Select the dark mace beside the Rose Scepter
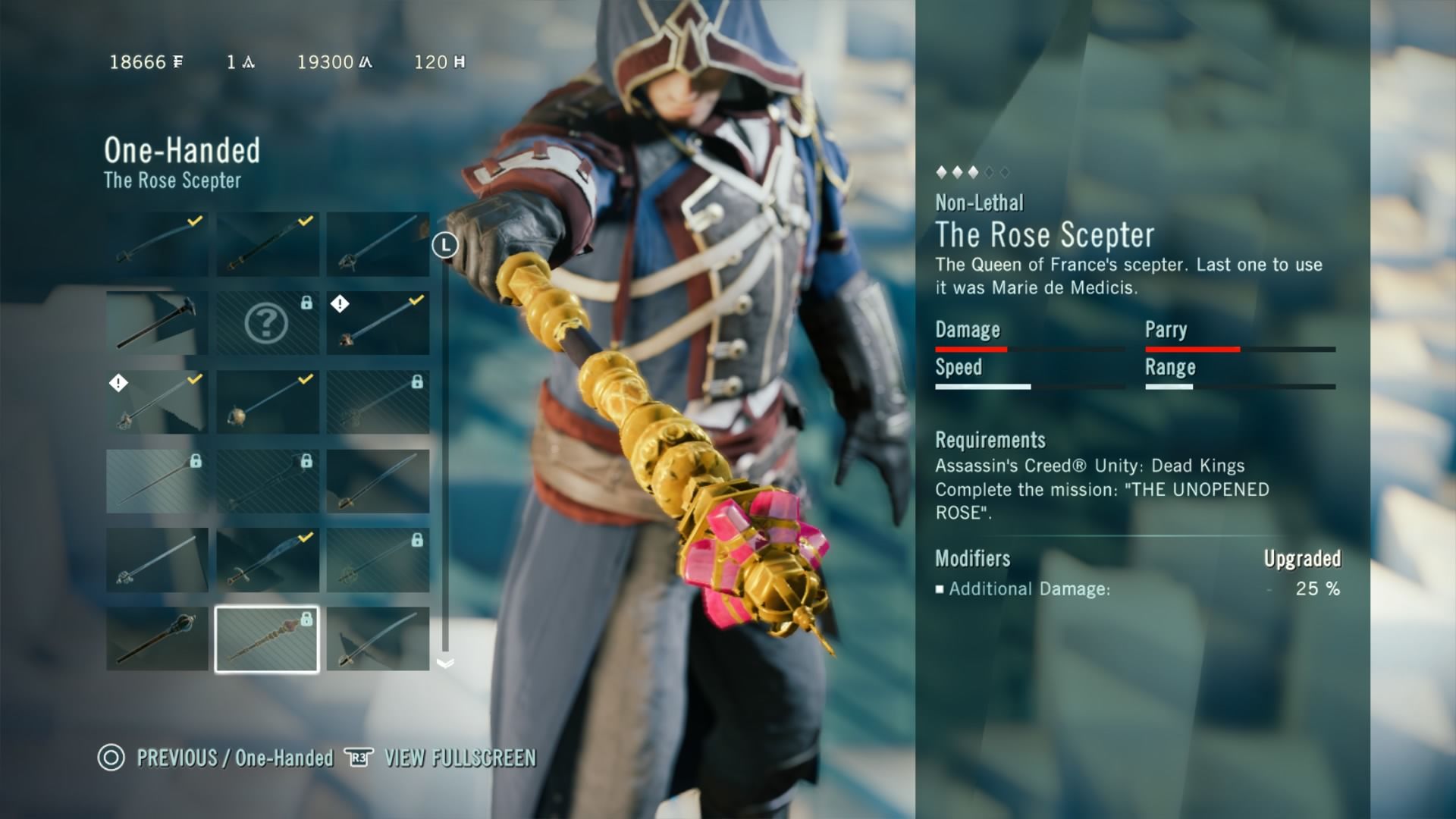 click(x=157, y=639)
